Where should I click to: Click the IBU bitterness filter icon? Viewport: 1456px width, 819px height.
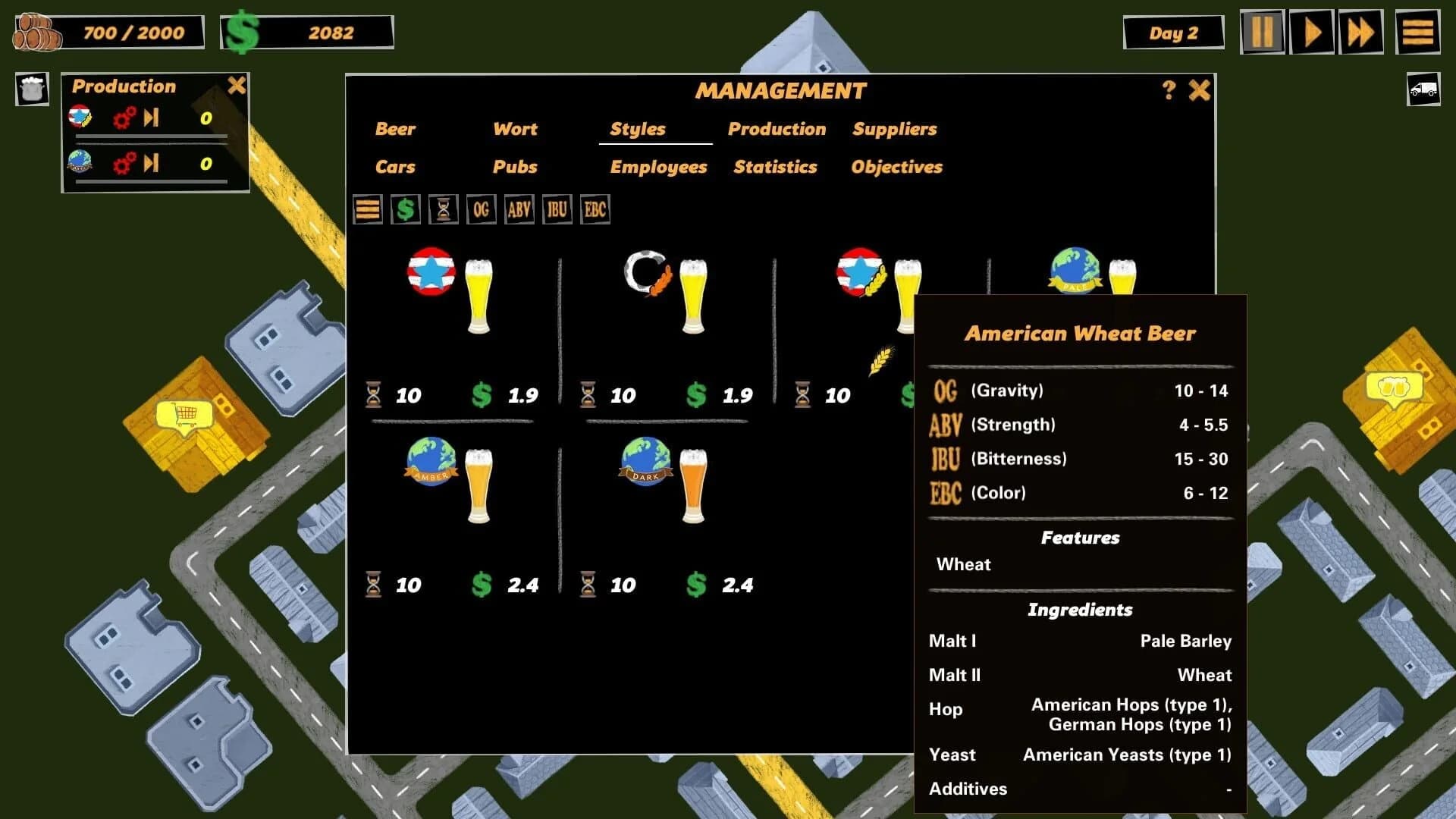pyautogui.click(x=557, y=209)
